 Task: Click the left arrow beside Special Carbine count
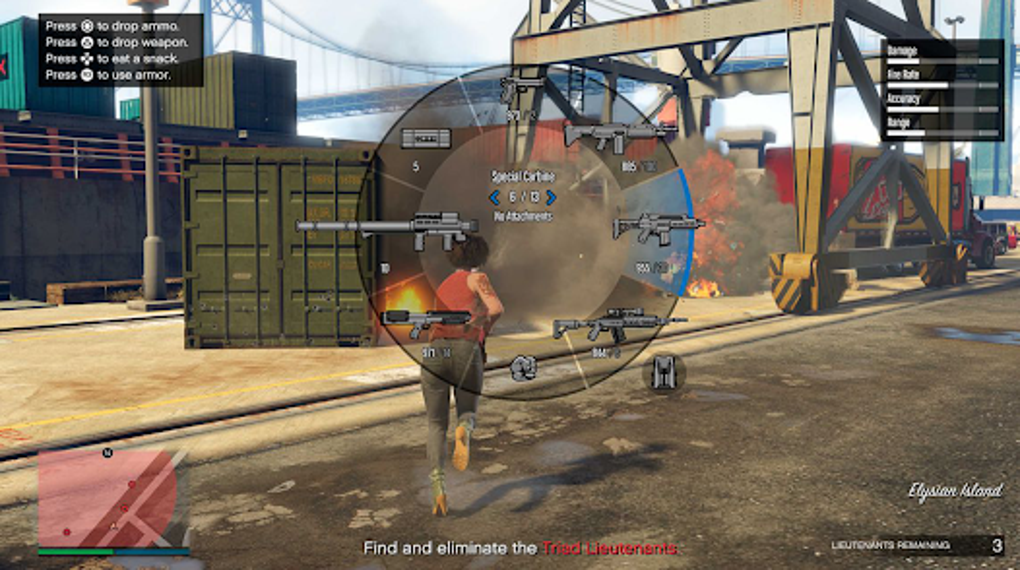[x=494, y=197]
